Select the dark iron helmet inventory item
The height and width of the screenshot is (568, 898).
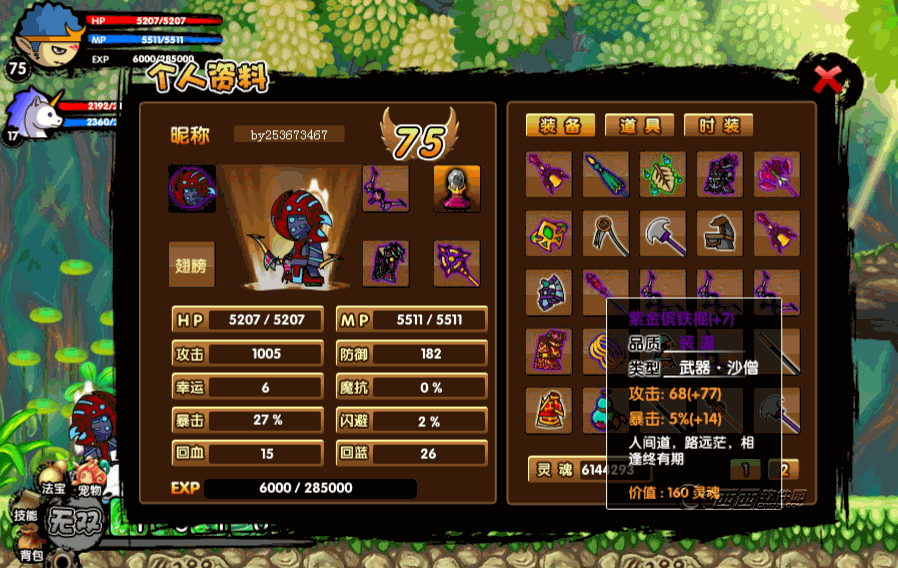tap(720, 233)
